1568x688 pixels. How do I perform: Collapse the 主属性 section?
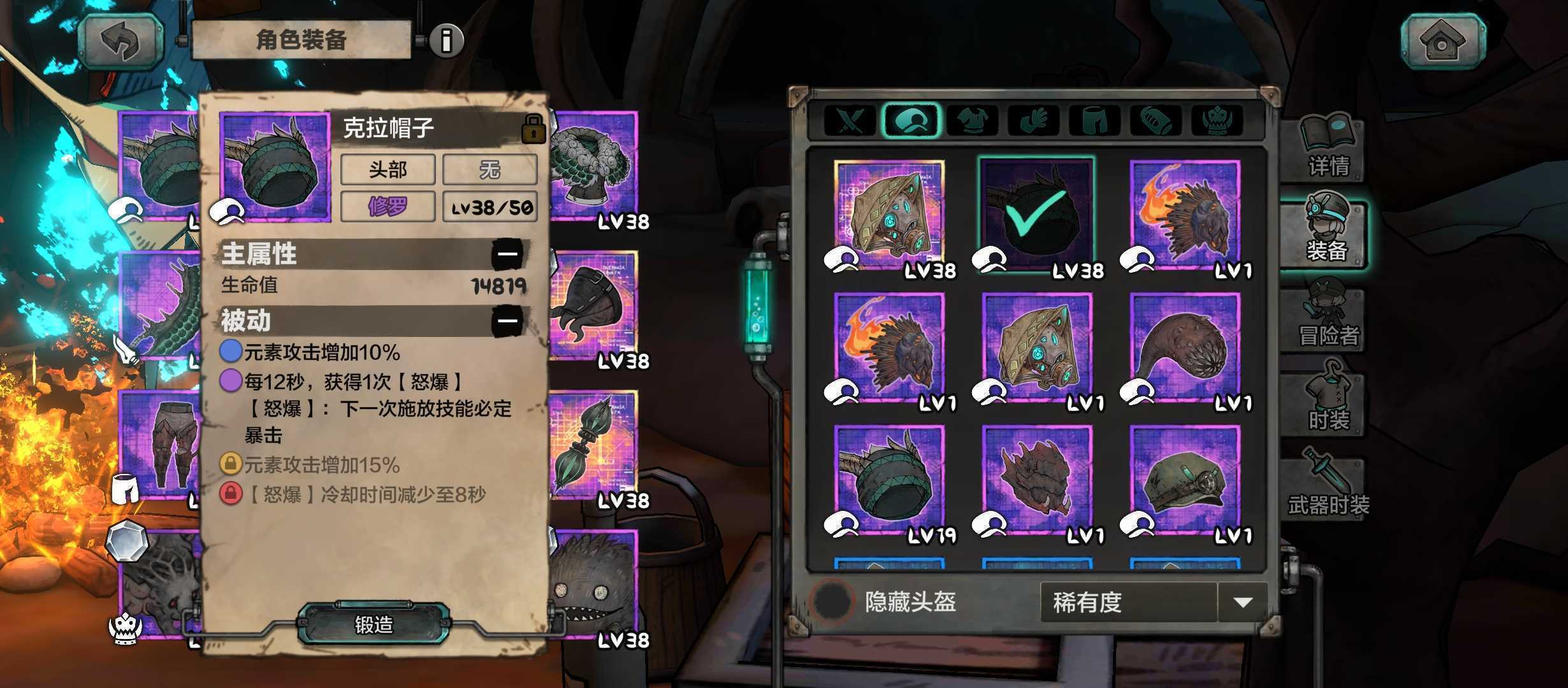tap(507, 254)
